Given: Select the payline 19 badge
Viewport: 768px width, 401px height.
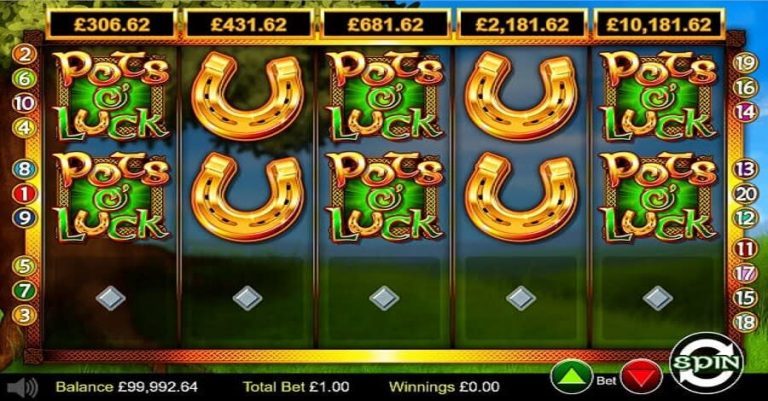Looking at the screenshot, I should click(744, 62).
